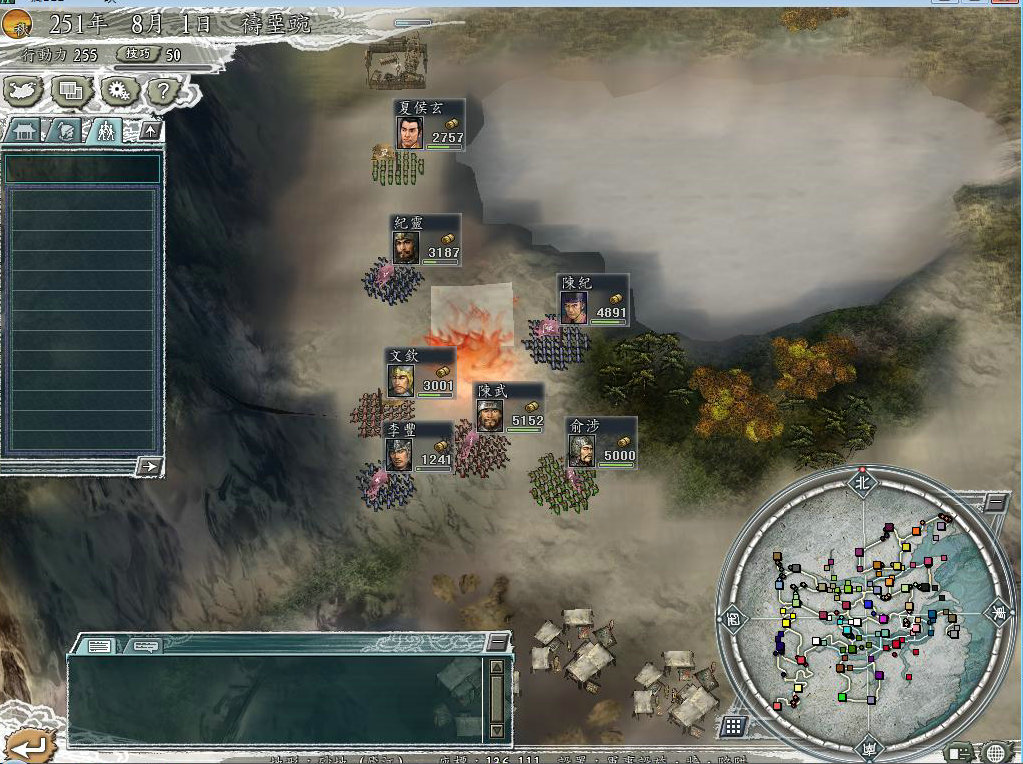
Task: Select Chen Wu's unit with 5152 troops
Action: [x=508, y=408]
